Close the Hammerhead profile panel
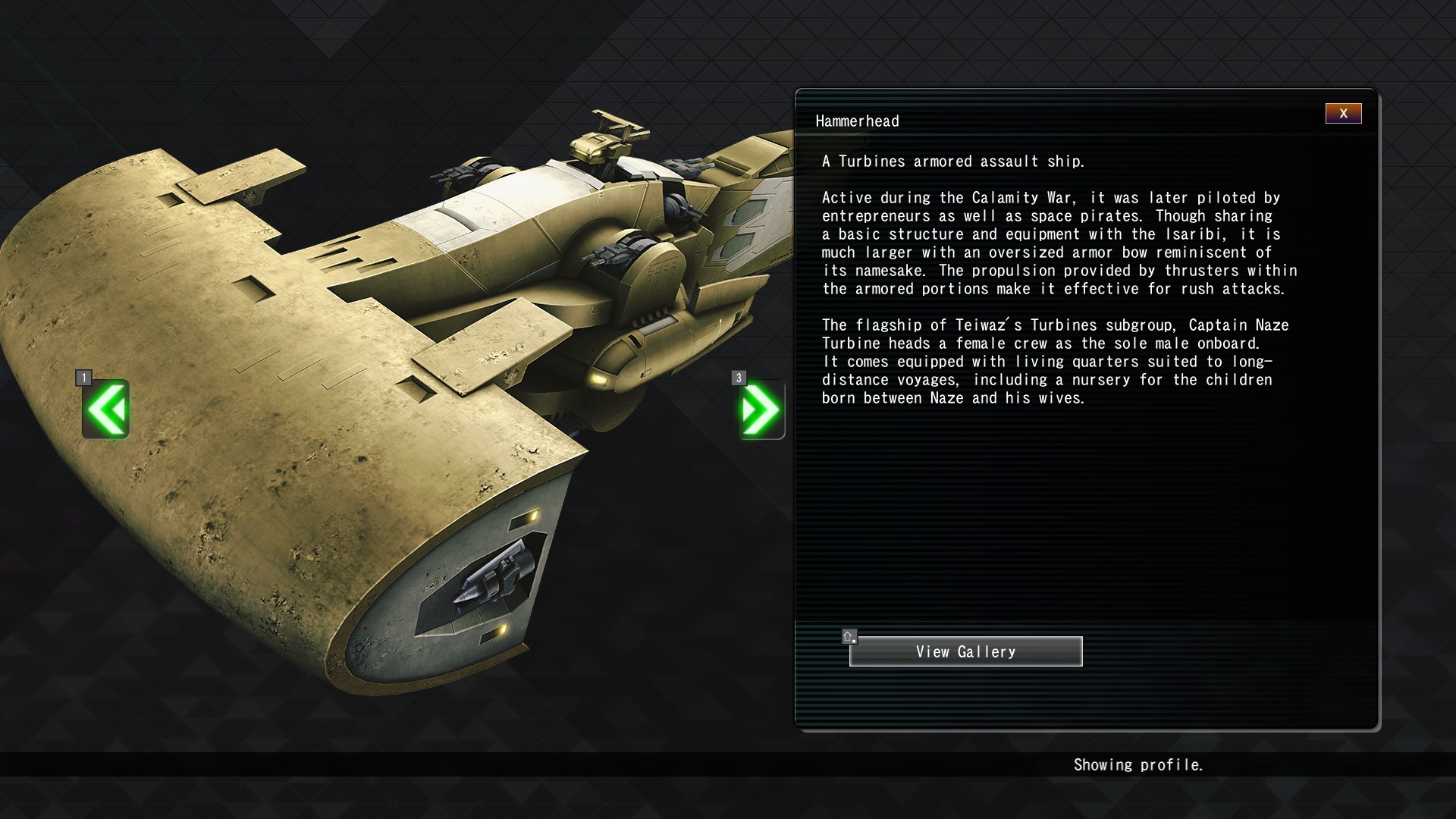 coord(1343,114)
